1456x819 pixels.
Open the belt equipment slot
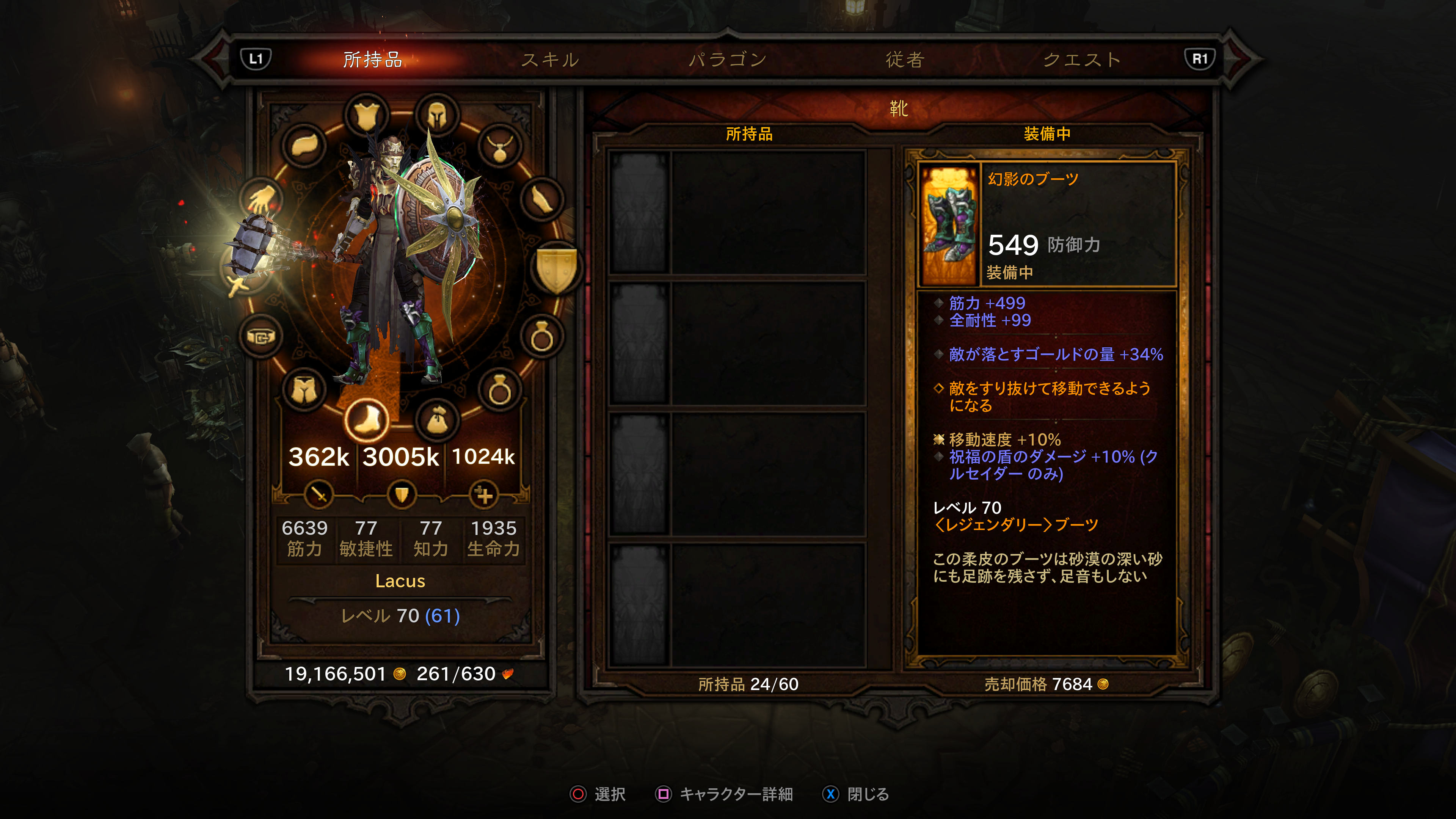tap(260, 337)
